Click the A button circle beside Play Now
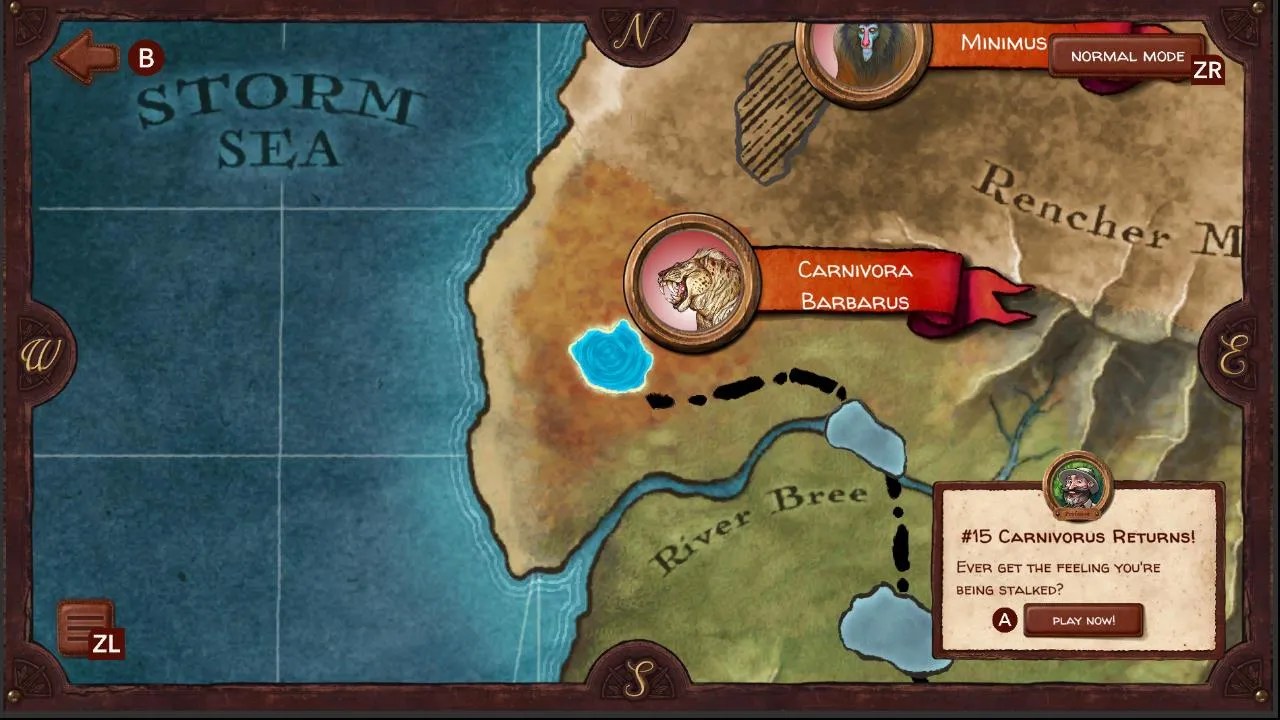The height and width of the screenshot is (720, 1280). coord(1003,620)
